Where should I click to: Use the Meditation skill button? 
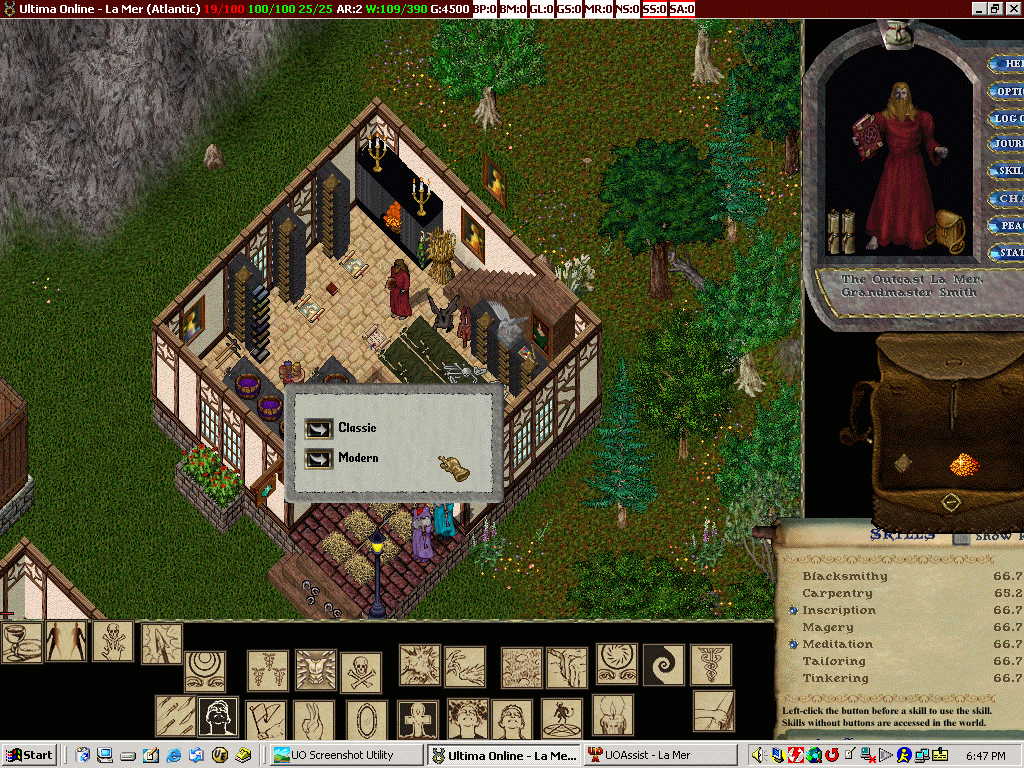click(793, 644)
